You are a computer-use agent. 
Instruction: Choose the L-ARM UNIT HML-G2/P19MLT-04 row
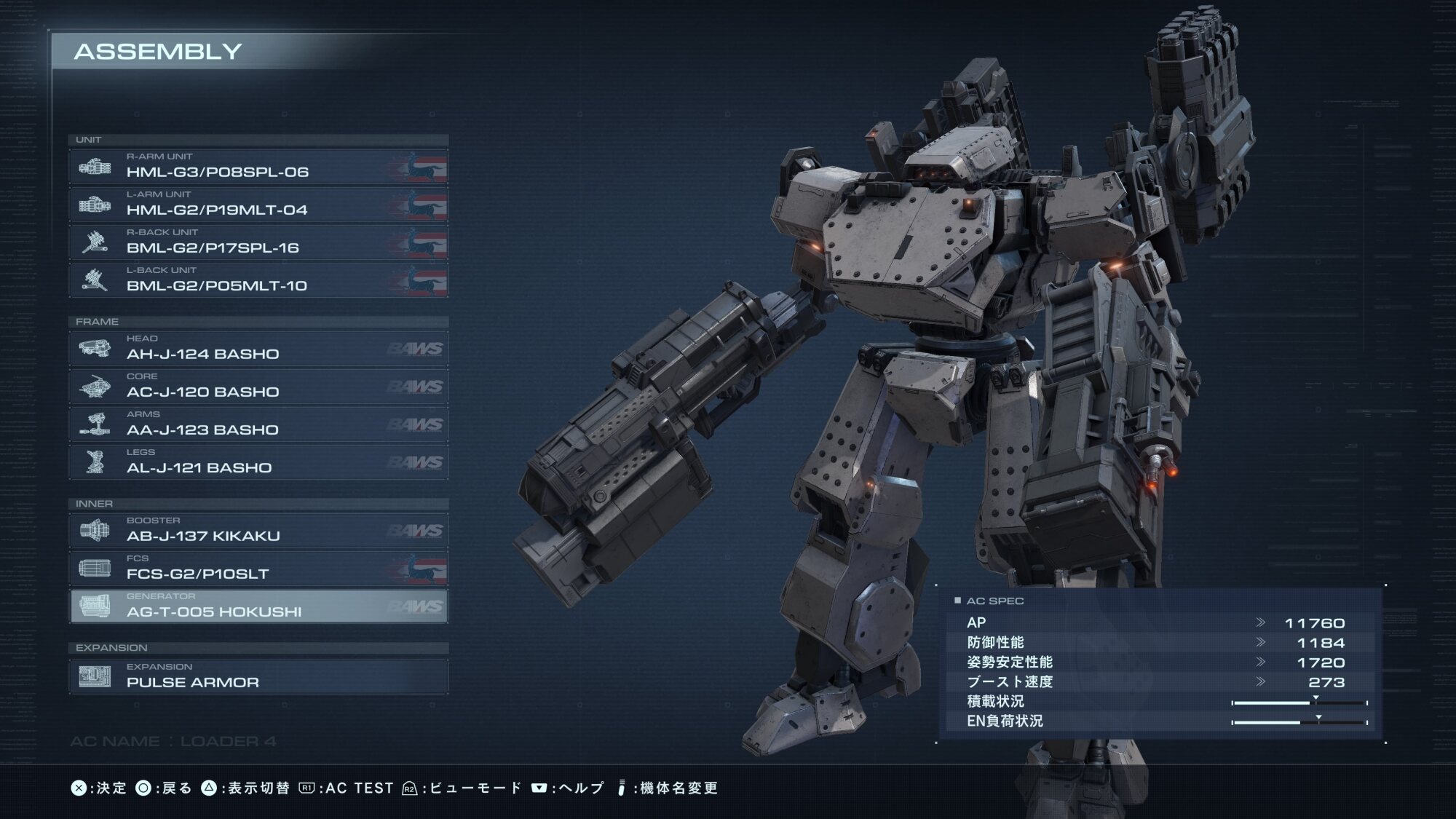pos(258,204)
